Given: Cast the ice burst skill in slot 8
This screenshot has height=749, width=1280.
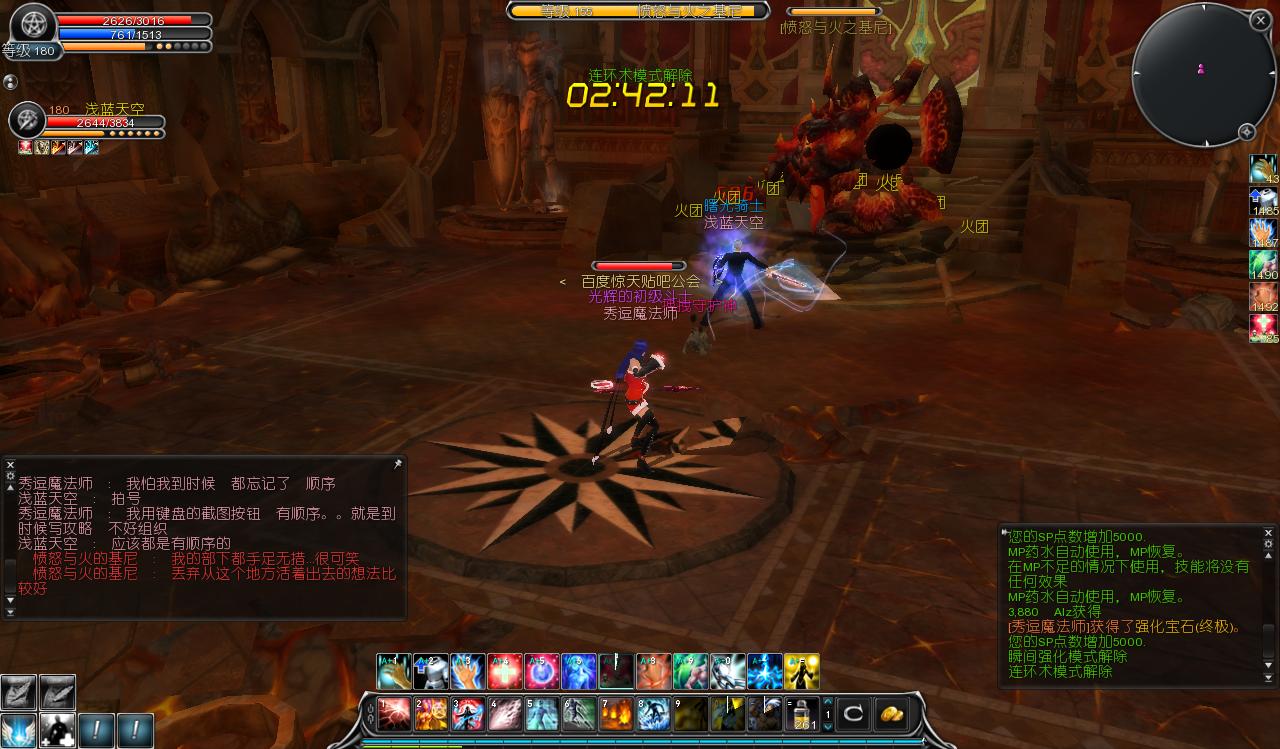Looking at the screenshot, I should 654,714.
